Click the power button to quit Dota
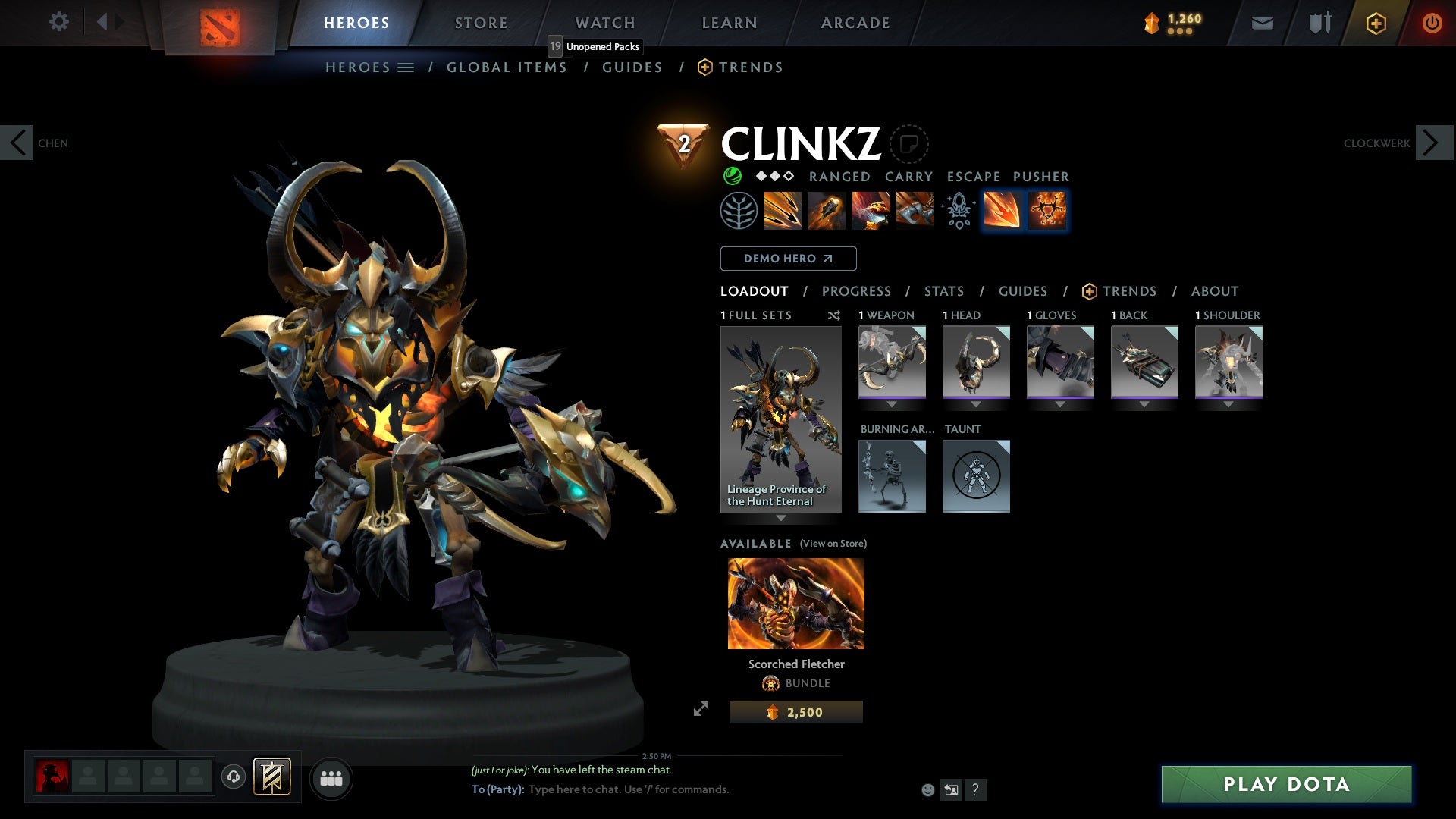The width and height of the screenshot is (1456, 819). pyautogui.click(x=1432, y=22)
